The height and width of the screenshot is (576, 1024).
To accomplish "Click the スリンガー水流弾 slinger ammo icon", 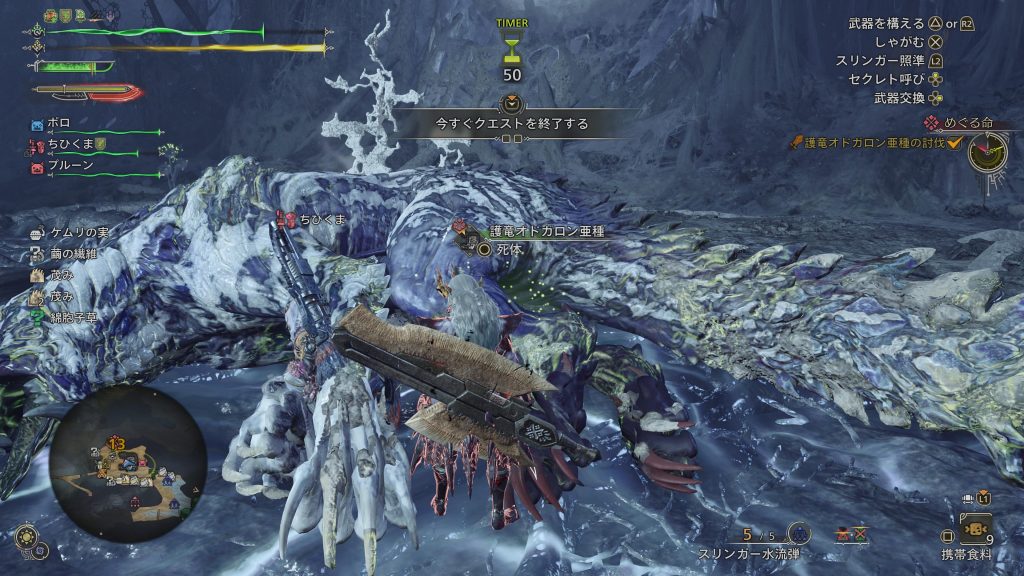I will [799, 534].
